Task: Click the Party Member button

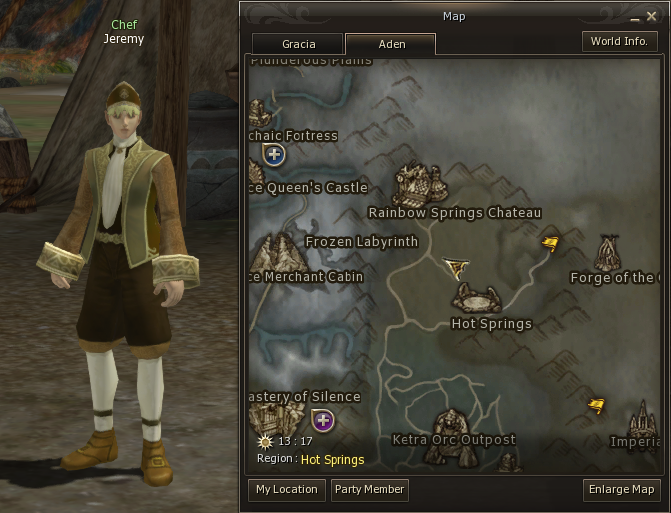Action: click(x=370, y=490)
